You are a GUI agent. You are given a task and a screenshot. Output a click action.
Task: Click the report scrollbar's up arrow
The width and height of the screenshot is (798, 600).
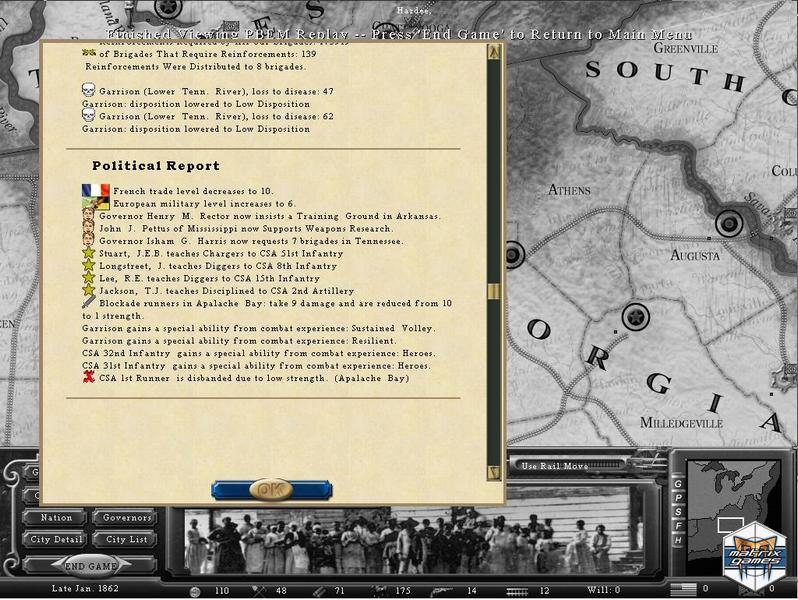(x=493, y=52)
